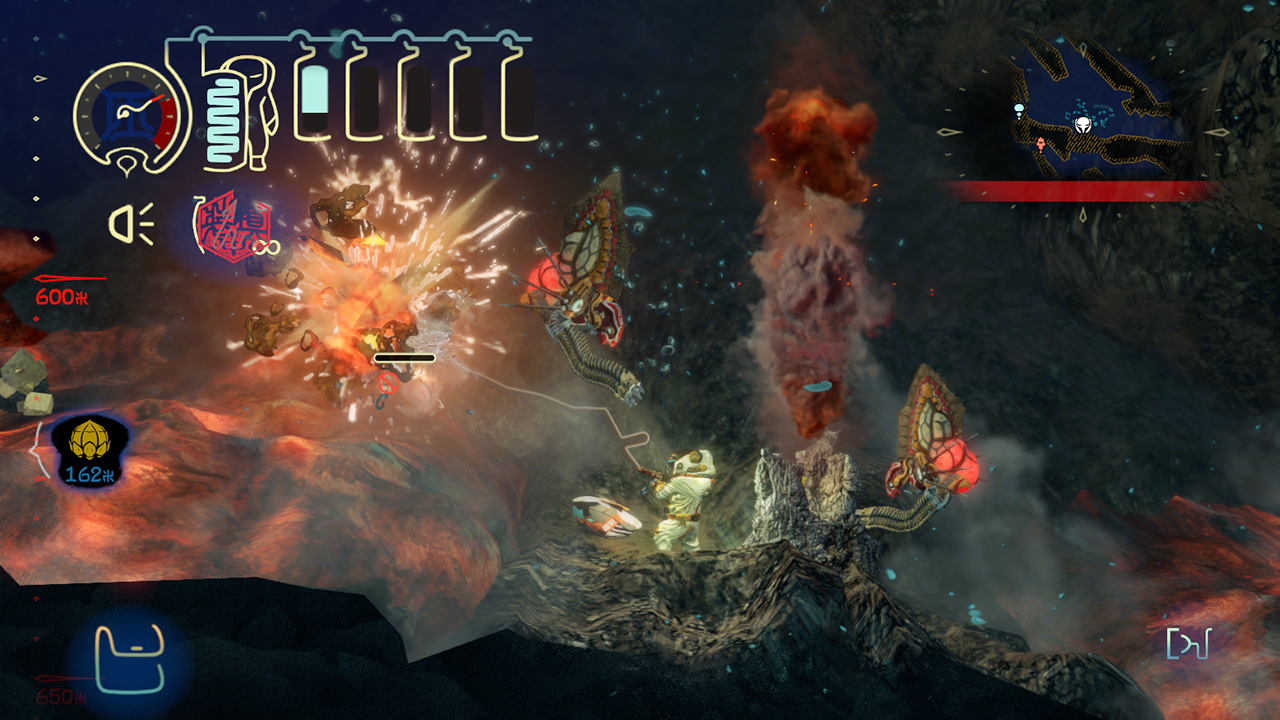Click the diver character in the scene
Image resolution: width=1280 pixels, height=720 pixels.
685,500
